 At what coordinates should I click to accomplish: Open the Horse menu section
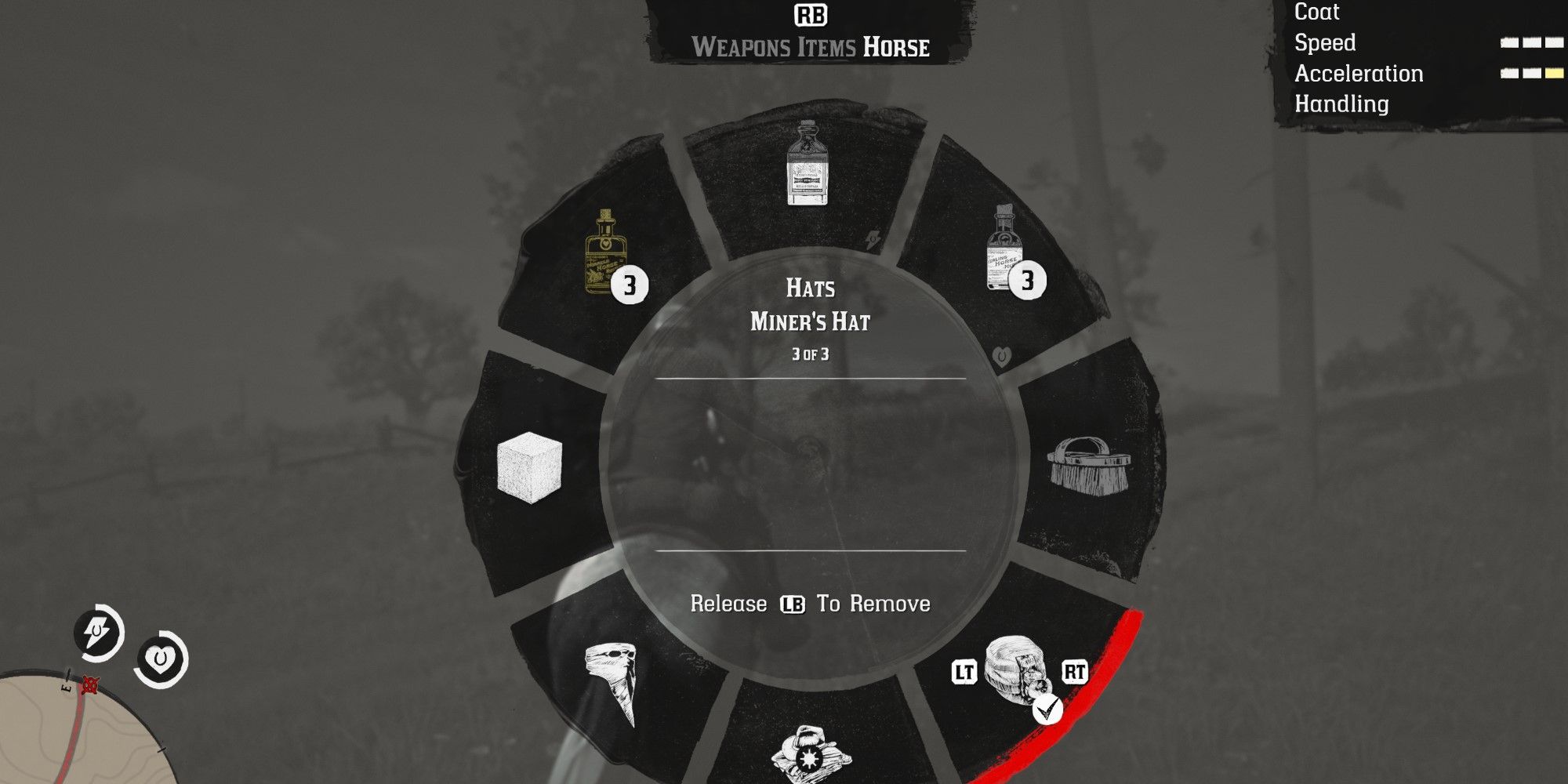[x=896, y=47]
